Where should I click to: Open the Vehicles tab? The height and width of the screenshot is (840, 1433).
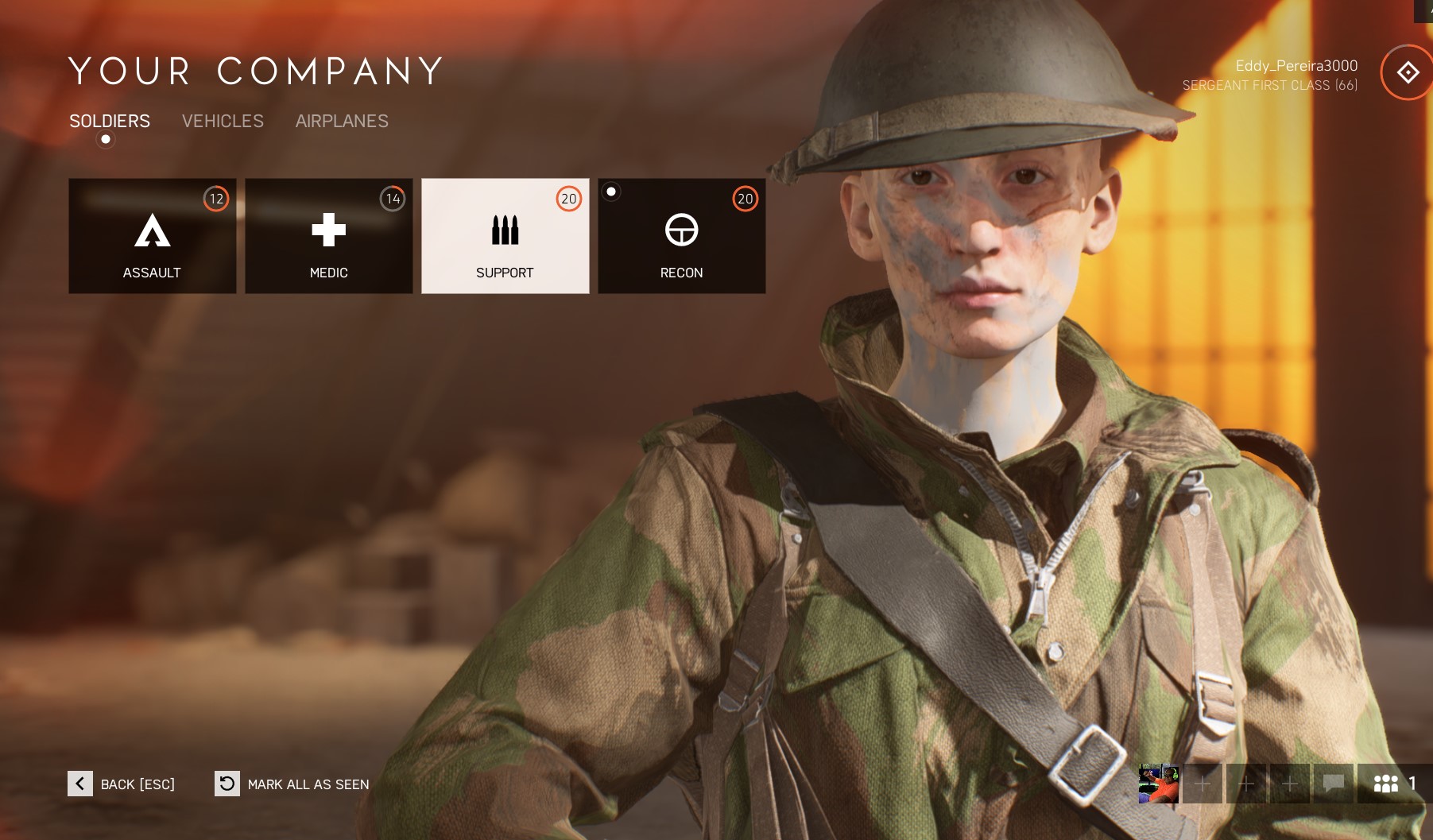[223, 121]
